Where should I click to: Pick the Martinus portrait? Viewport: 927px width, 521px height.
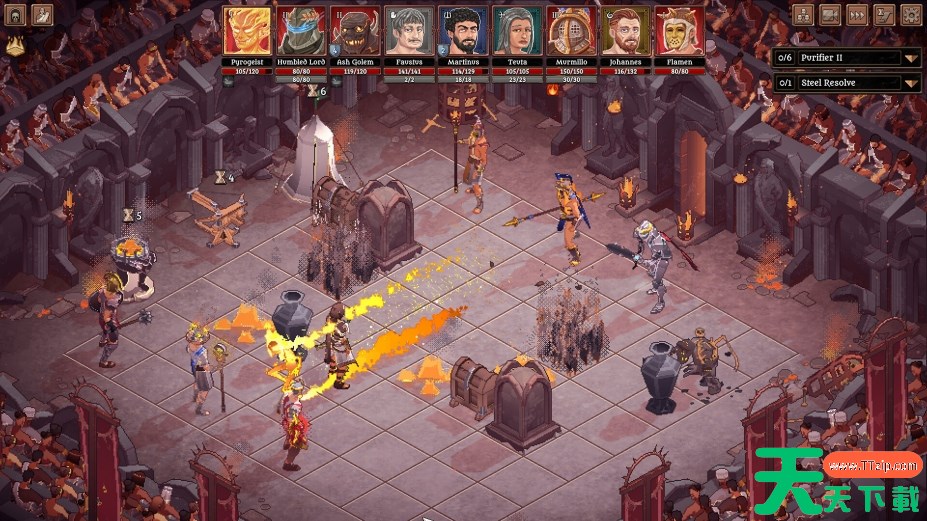click(462, 31)
